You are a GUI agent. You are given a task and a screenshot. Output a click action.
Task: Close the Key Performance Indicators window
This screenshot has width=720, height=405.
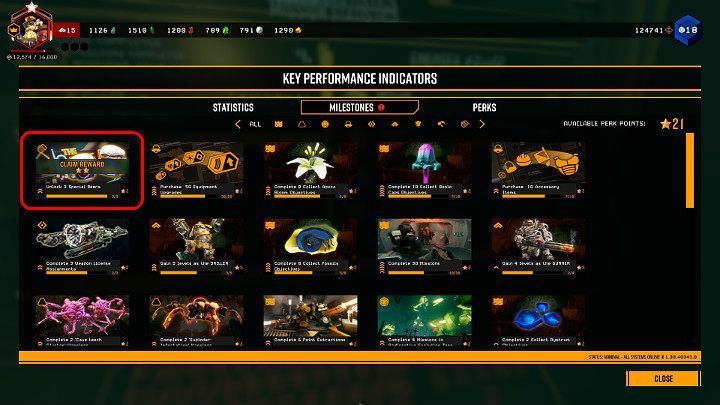pos(663,379)
